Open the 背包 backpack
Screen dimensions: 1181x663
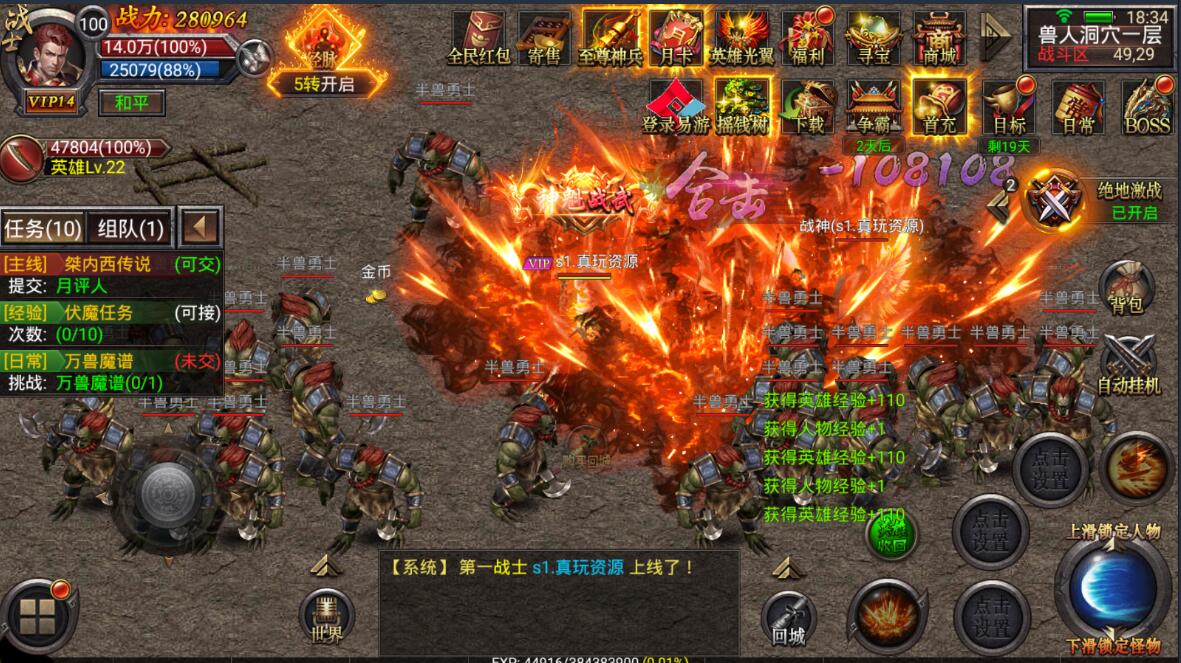(1126, 287)
